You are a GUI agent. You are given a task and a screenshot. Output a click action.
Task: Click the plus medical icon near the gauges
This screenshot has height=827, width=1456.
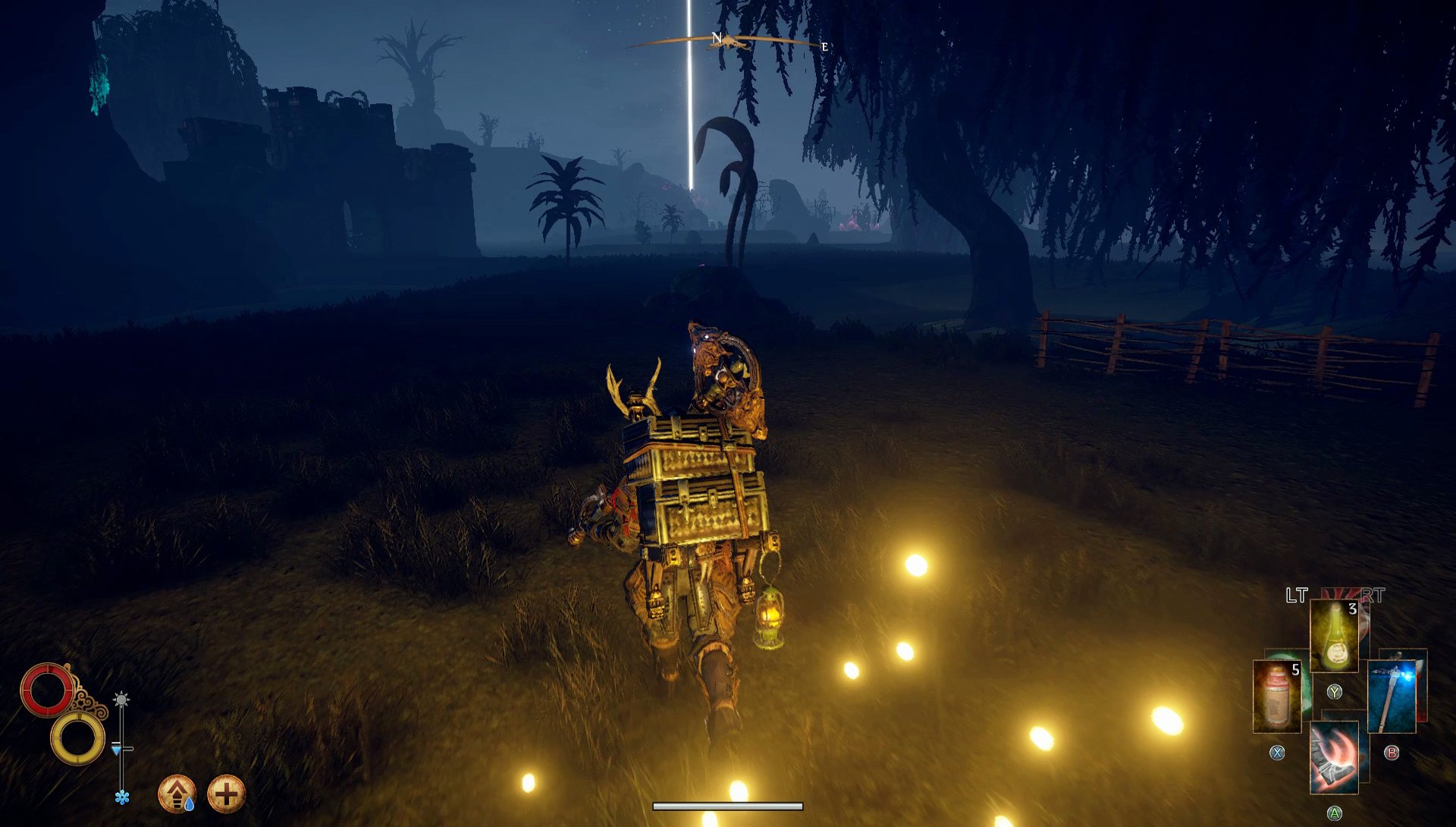pyautogui.click(x=227, y=793)
